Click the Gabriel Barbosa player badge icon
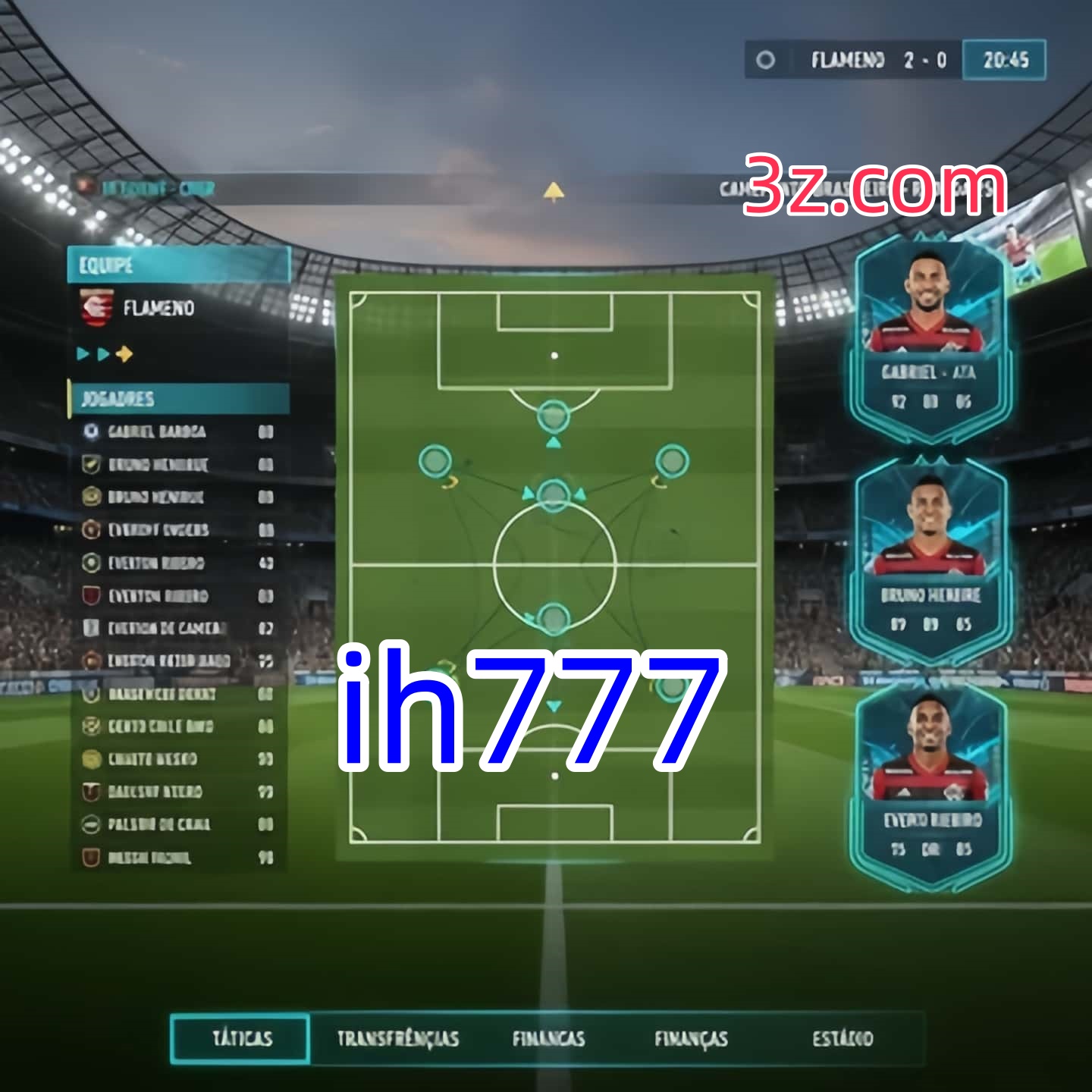 pyautogui.click(x=91, y=432)
